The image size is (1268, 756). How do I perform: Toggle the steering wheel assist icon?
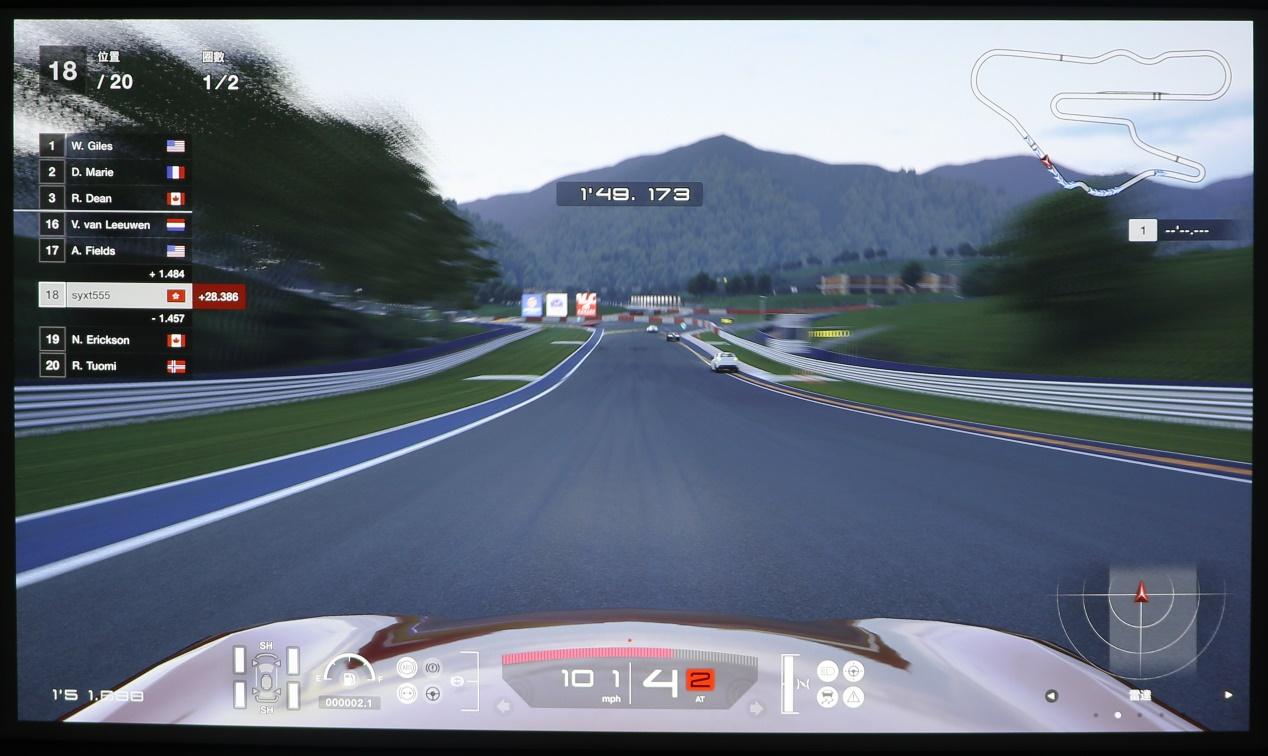pyautogui.click(x=433, y=693)
